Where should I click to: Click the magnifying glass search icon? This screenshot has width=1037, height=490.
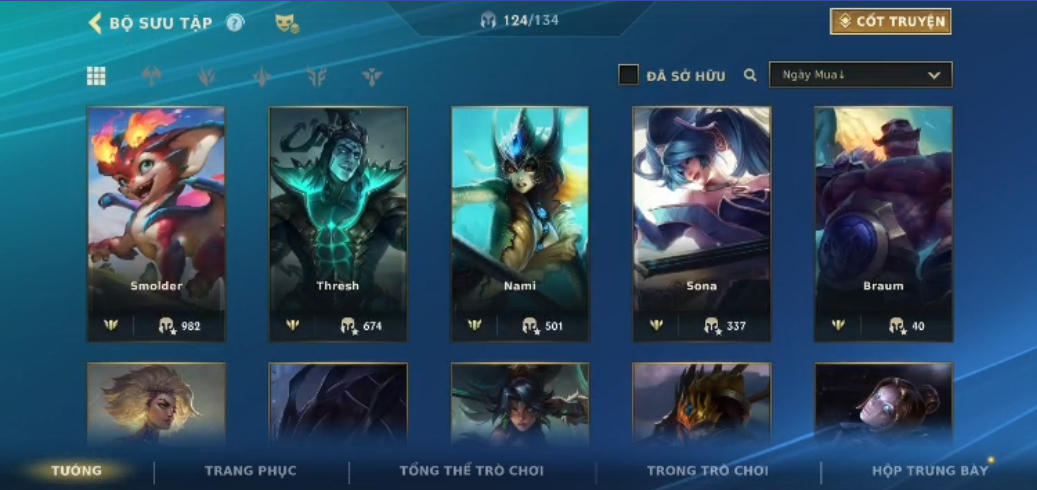pyautogui.click(x=750, y=75)
